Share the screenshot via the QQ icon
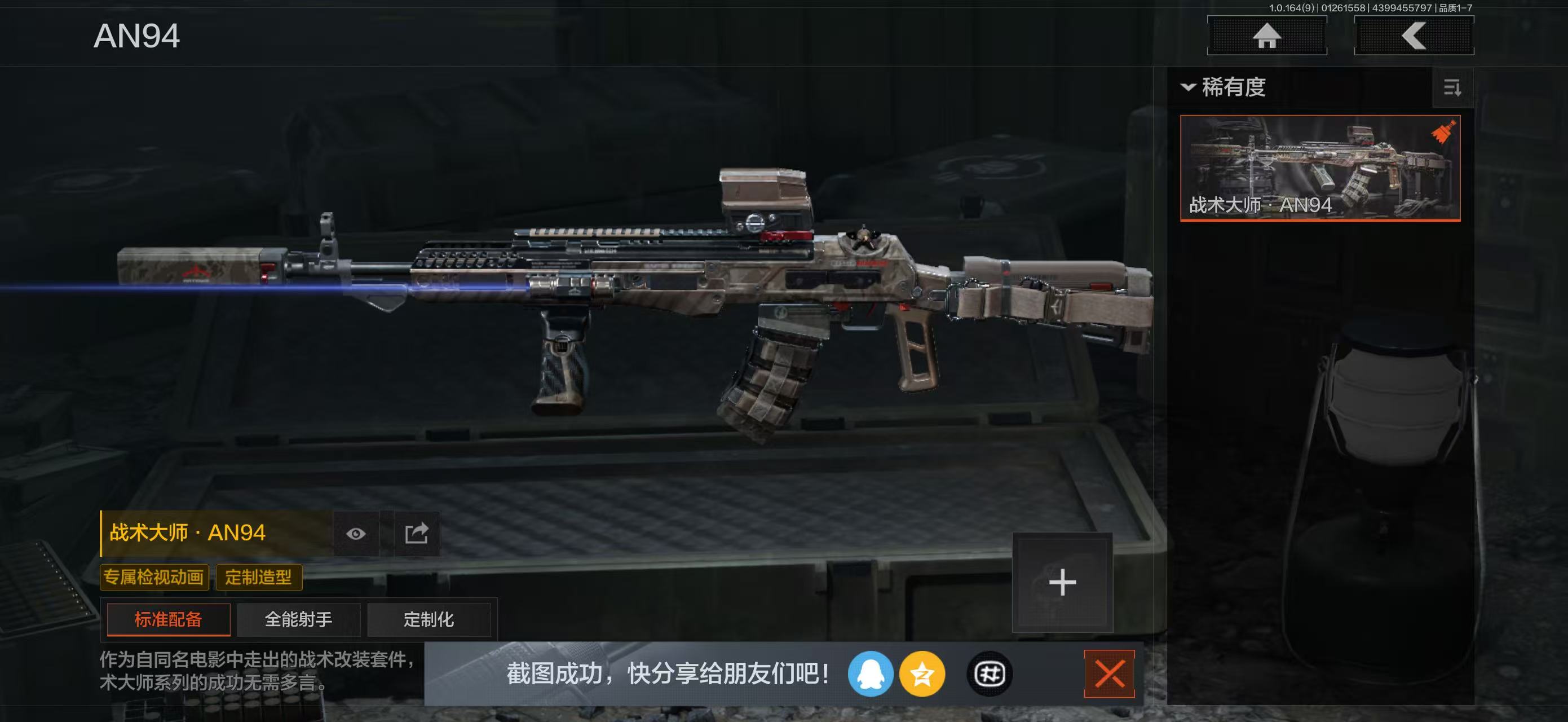Screen dimensions: 1568x722 click(872, 676)
